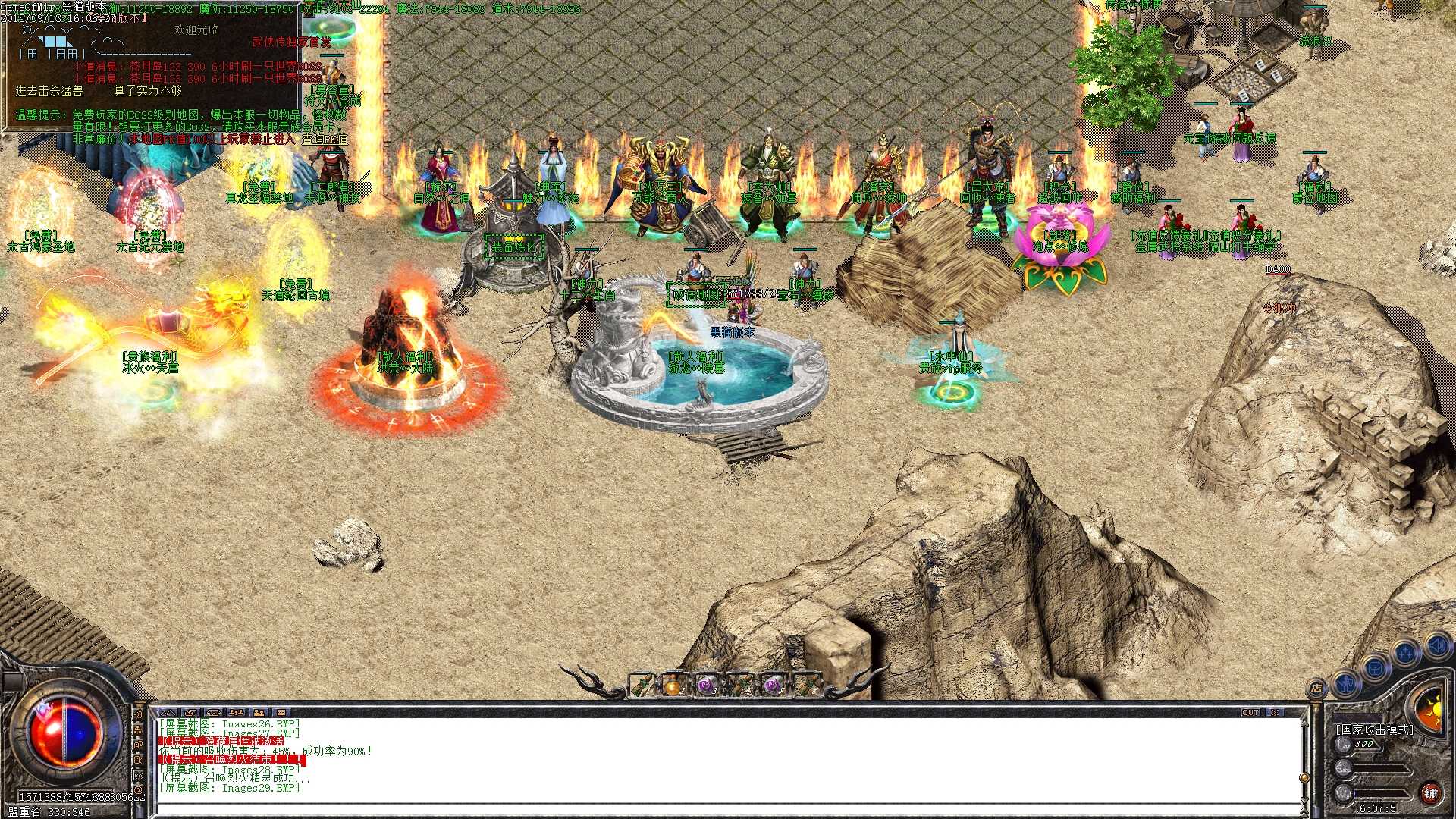Click the 店 shop icon above the stats panel
Image resolution: width=1456 pixels, height=819 pixels.
1316,689
